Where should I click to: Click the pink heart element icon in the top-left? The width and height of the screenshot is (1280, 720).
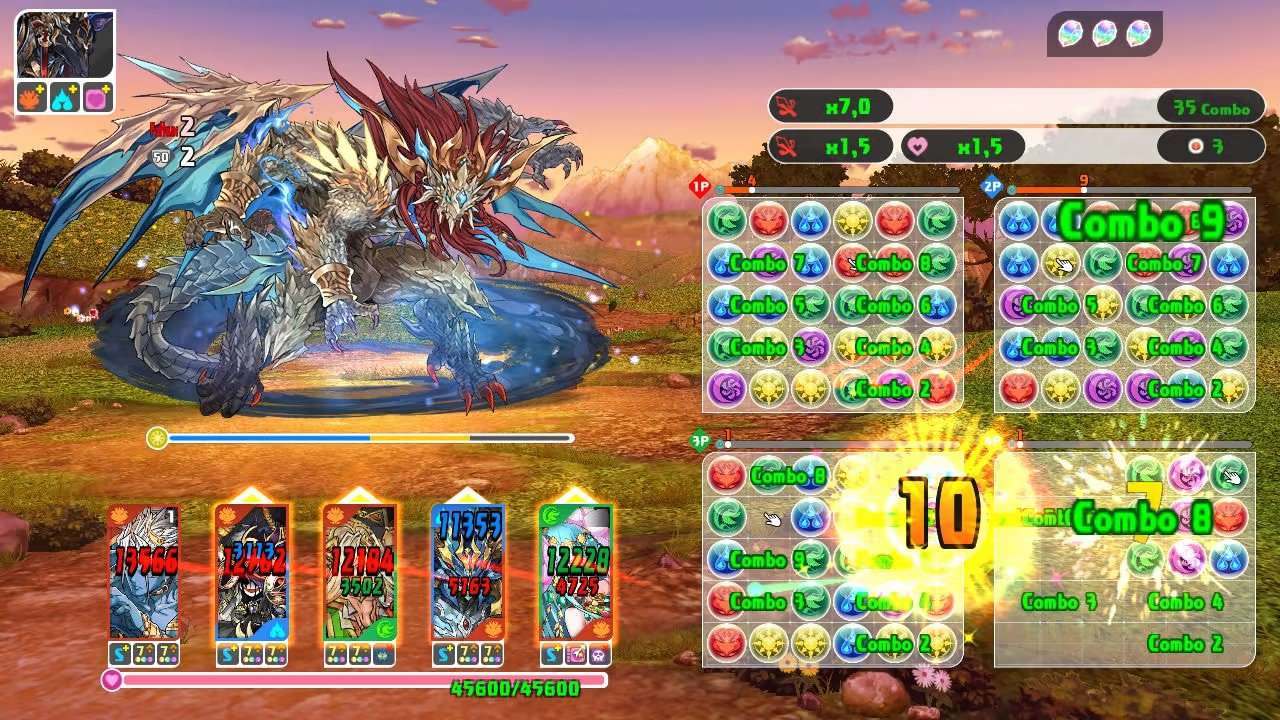click(x=96, y=97)
